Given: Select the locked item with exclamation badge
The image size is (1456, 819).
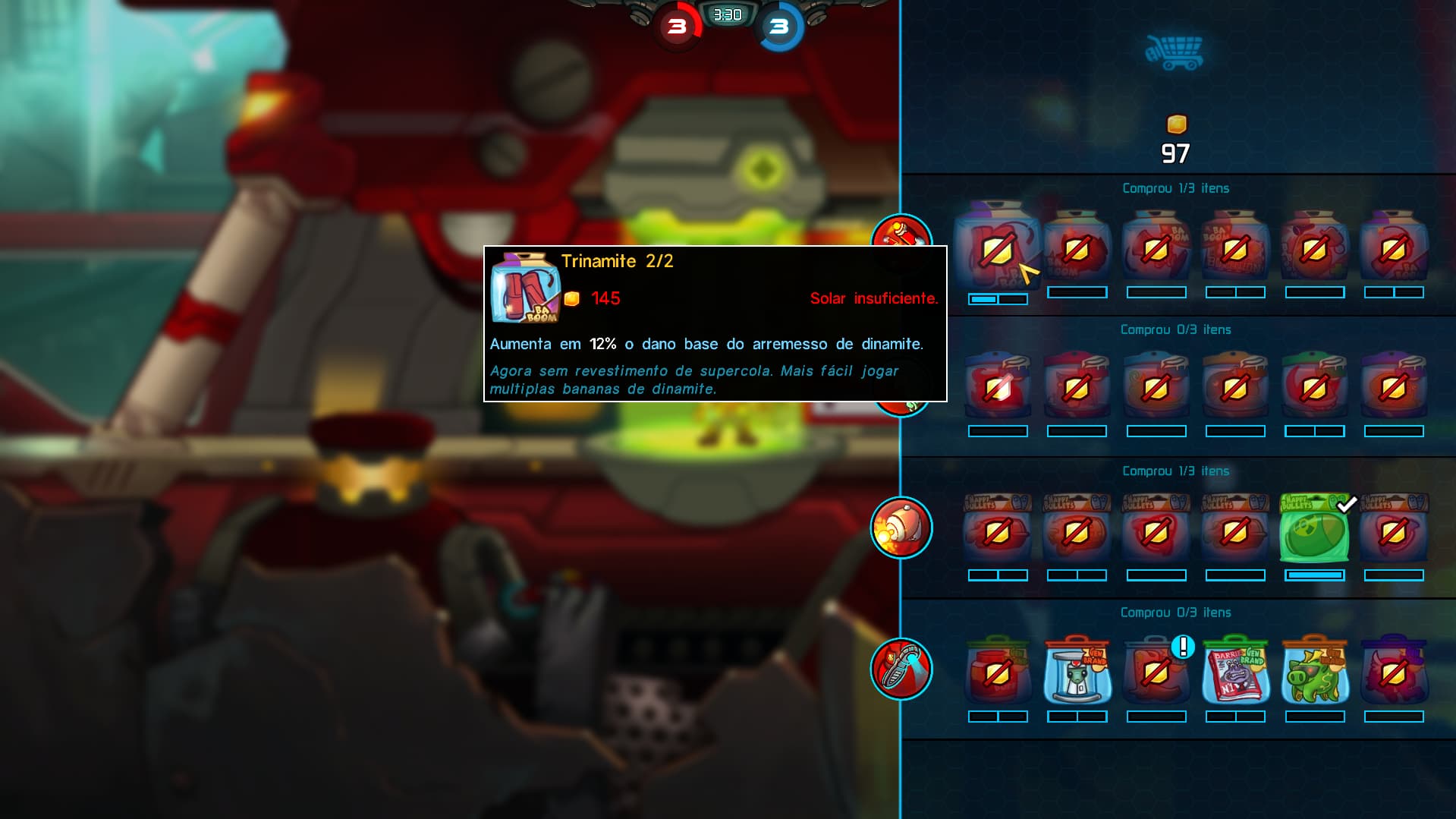Looking at the screenshot, I should (x=1156, y=673).
